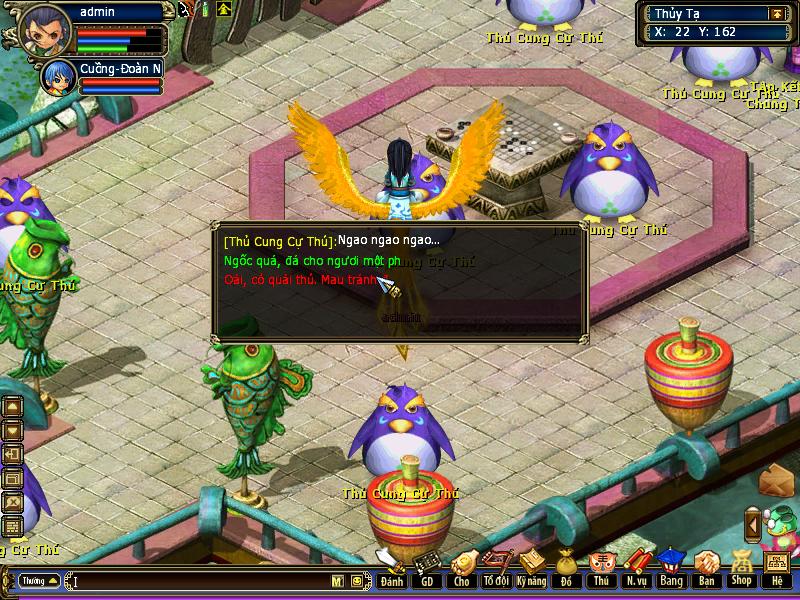Viewport: 800px width, 600px height.
Task: Open the chat emoticon smiley button
Action: tap(357, 581)
